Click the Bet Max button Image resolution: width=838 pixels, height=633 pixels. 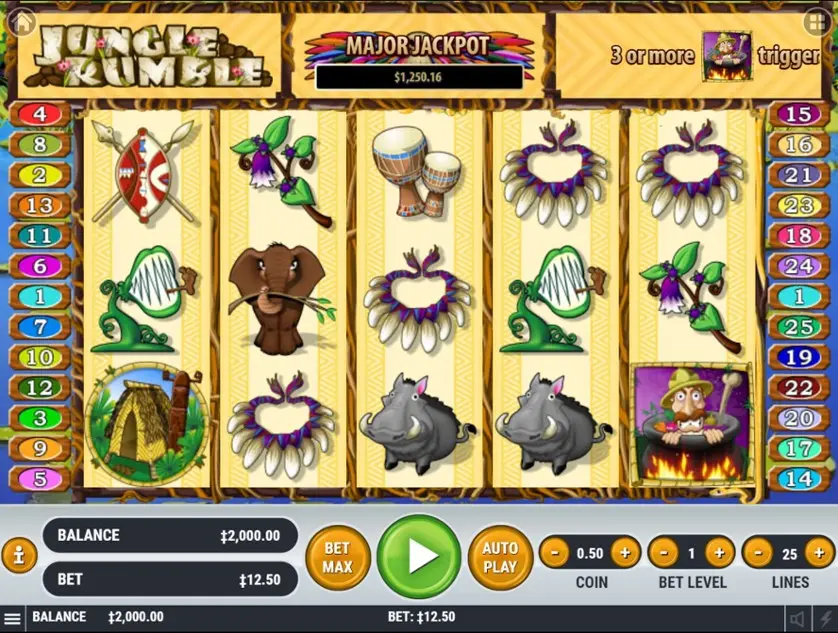337,557
